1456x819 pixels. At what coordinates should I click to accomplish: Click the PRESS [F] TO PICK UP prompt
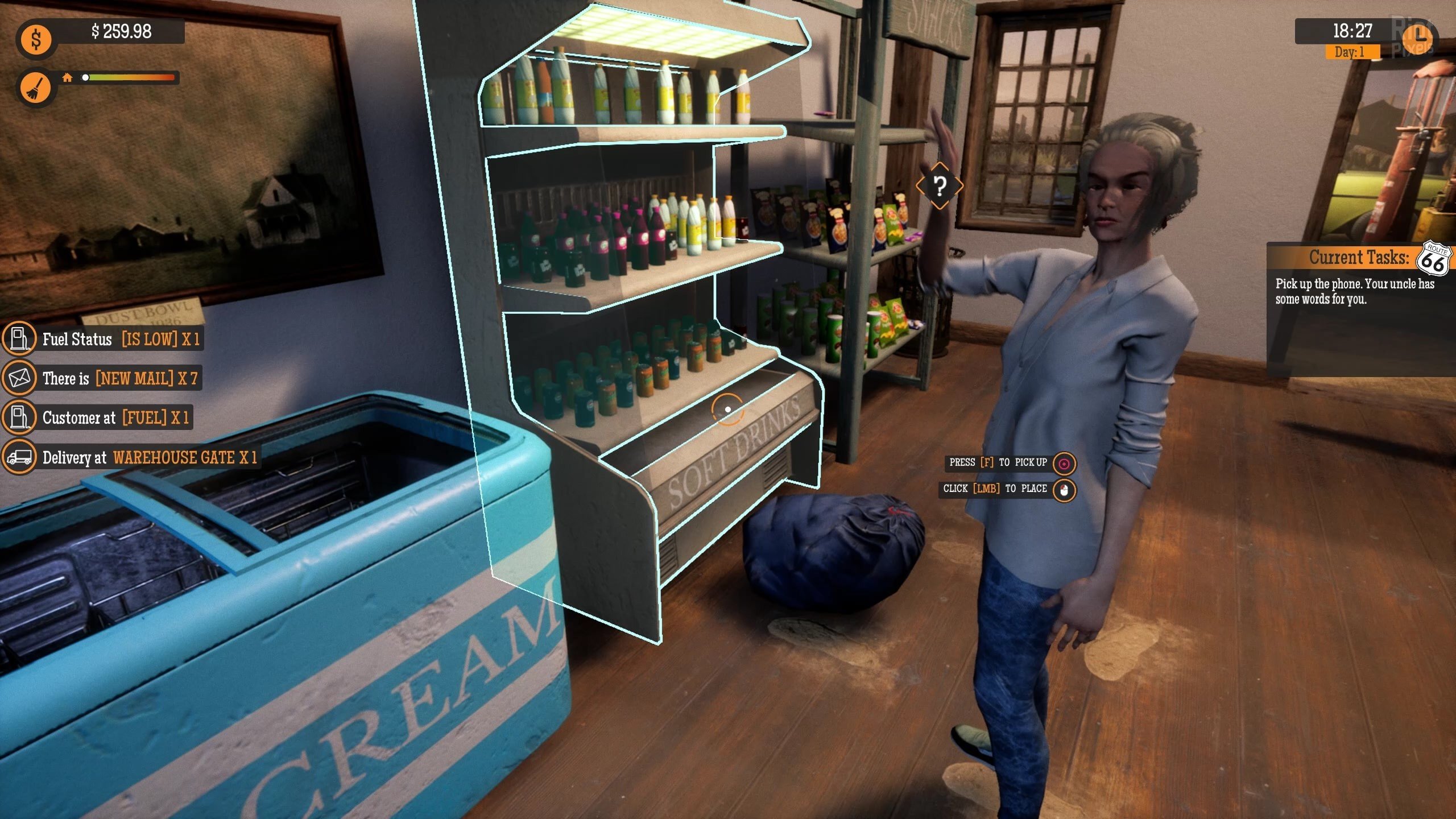pyautogui.click(x=994, y=462)
